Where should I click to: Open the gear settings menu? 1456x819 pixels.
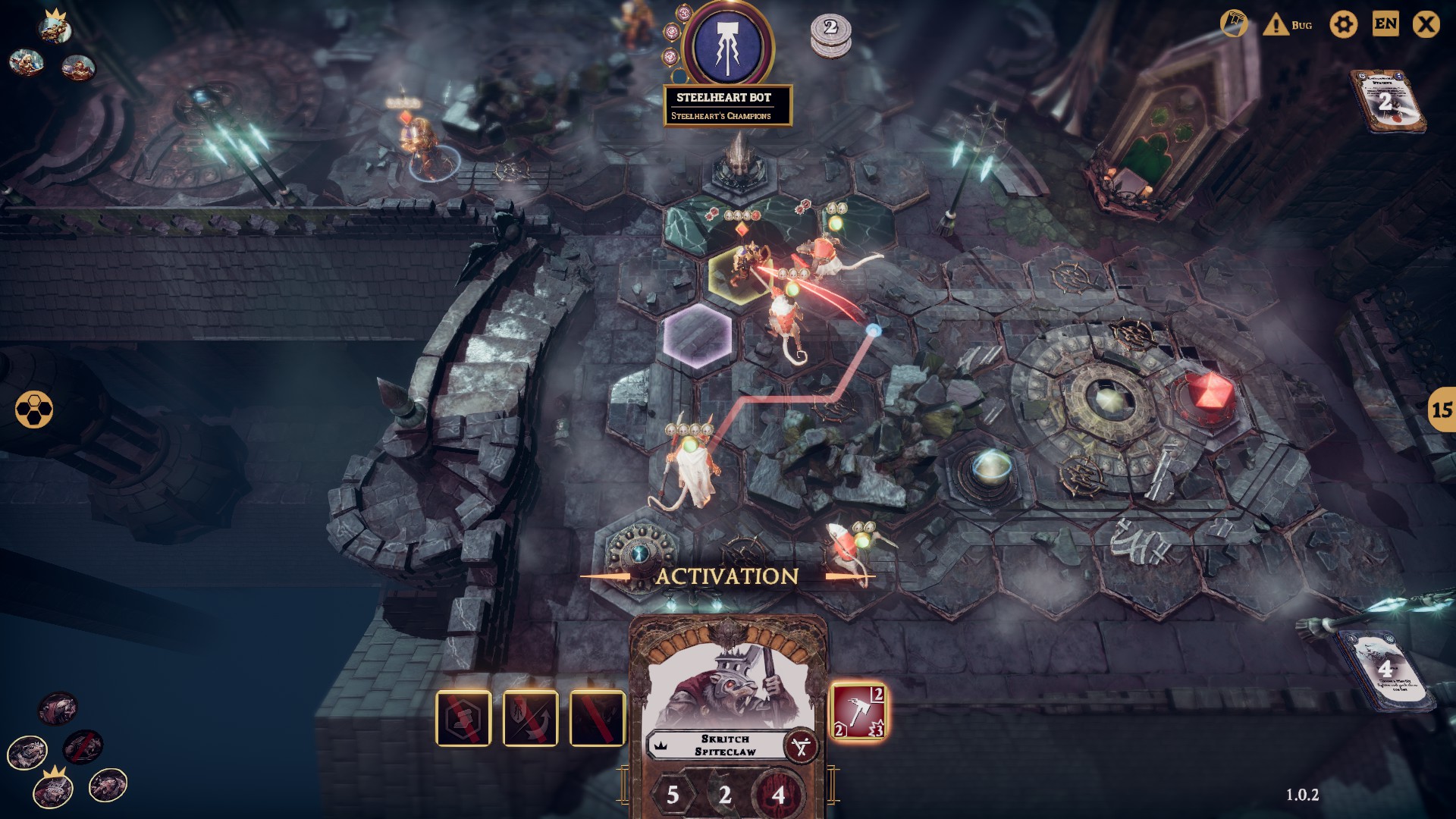click(x=1343, y=25)
